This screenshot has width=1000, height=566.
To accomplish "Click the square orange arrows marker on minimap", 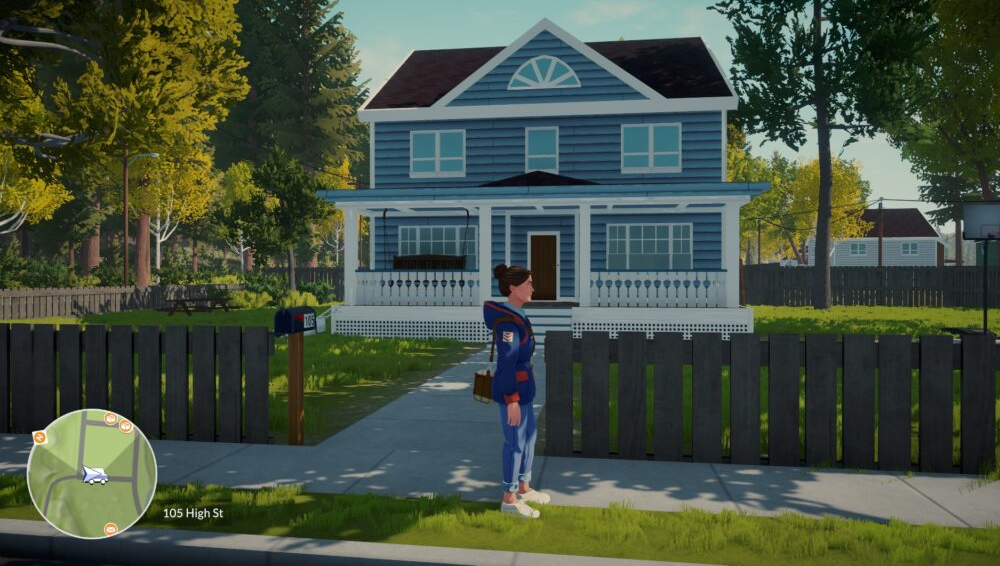I will point(39,437).
